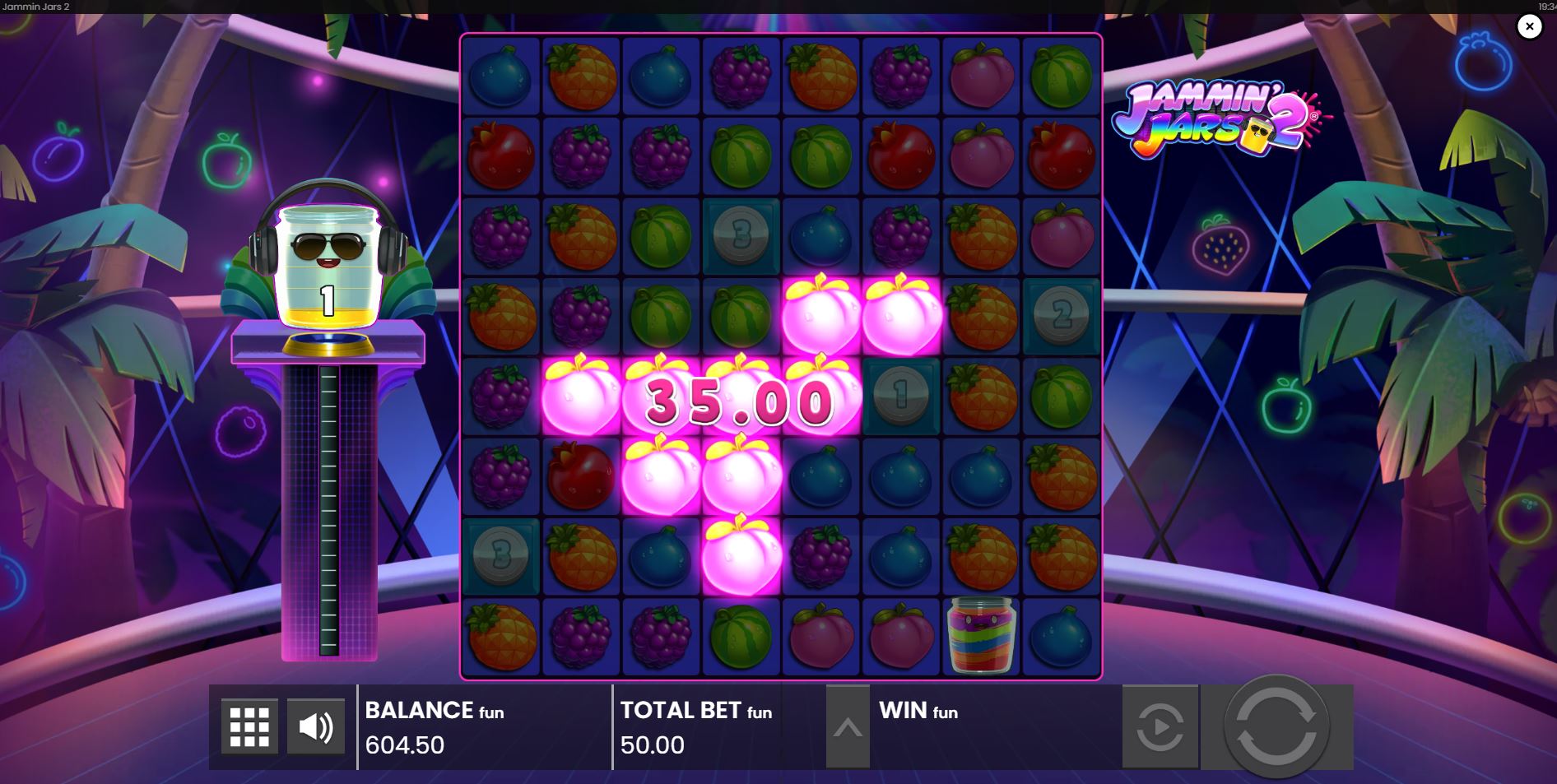1557x784 pixels.
Task: Click the rainbow jar wild symbol
Action: coord(980,633)
